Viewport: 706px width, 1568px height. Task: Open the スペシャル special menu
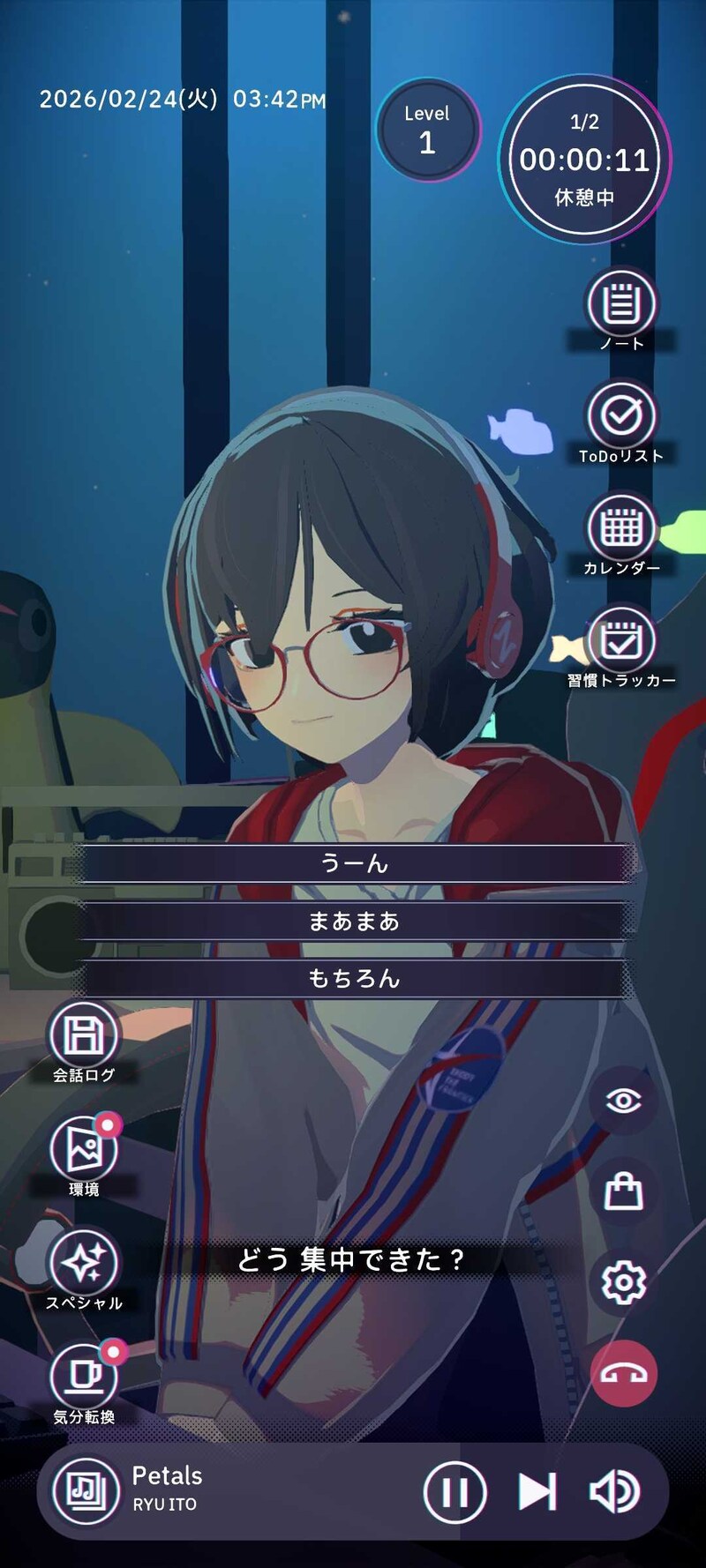tap(84, 1262)
